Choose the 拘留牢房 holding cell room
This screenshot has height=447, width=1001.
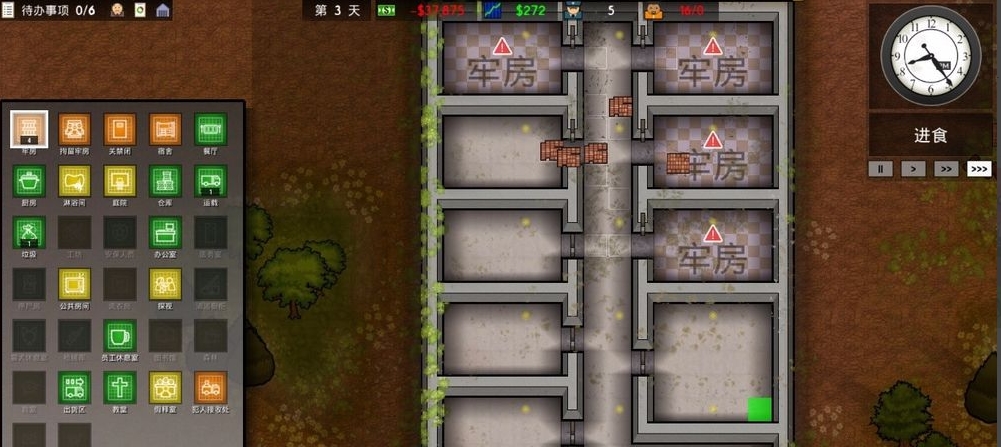(75, 129)
